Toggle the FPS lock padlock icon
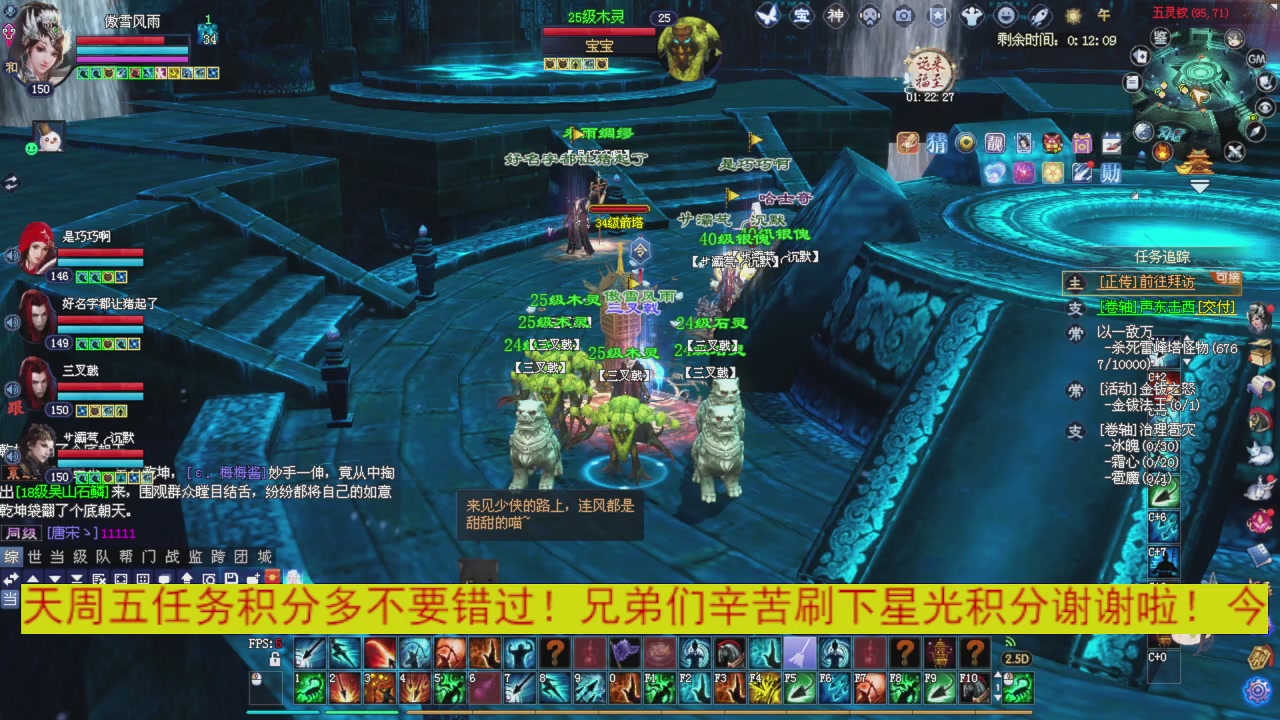 click(x=275, y=659)
